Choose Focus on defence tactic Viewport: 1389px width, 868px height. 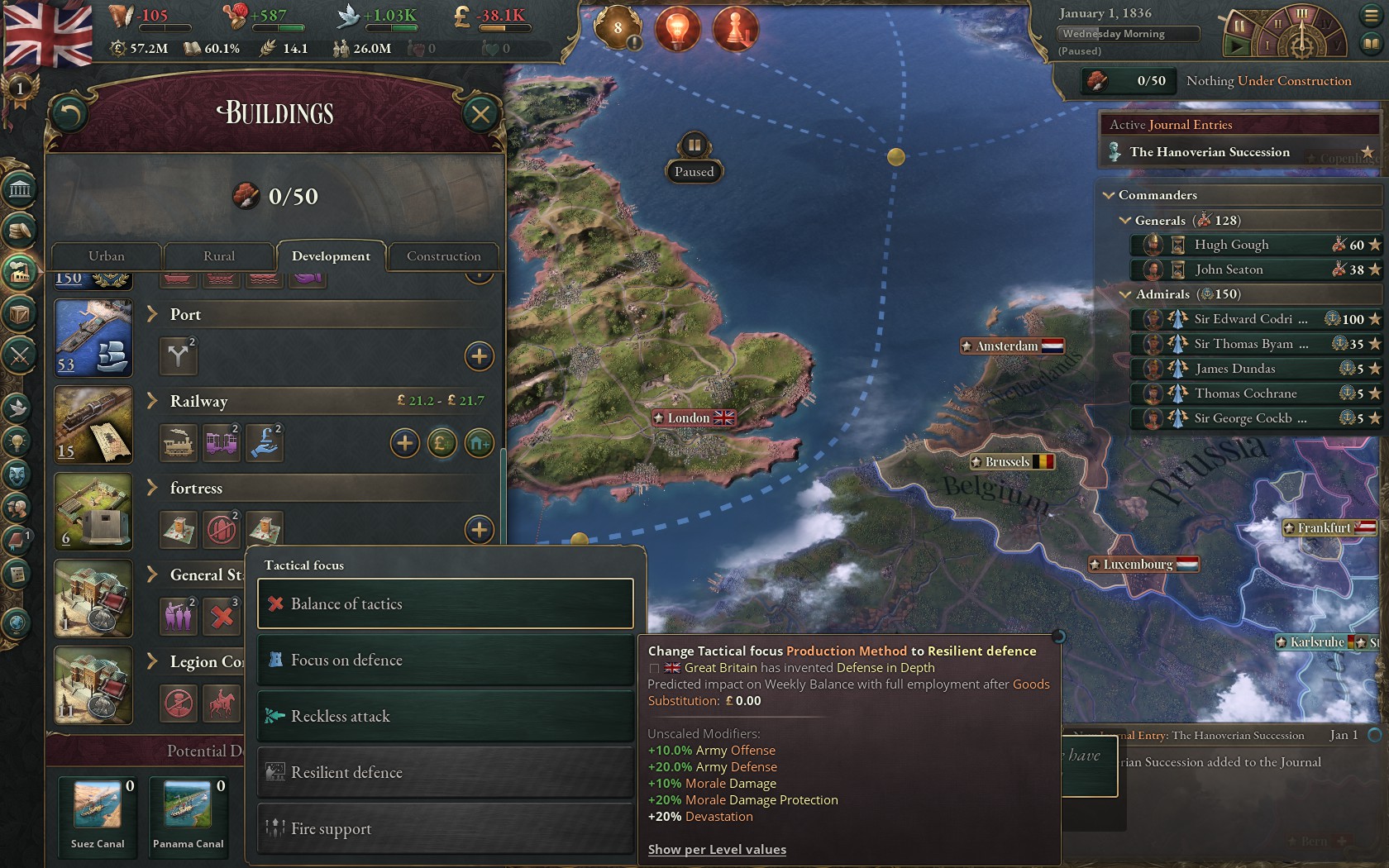pyautogui.click(x=445, y=661)
